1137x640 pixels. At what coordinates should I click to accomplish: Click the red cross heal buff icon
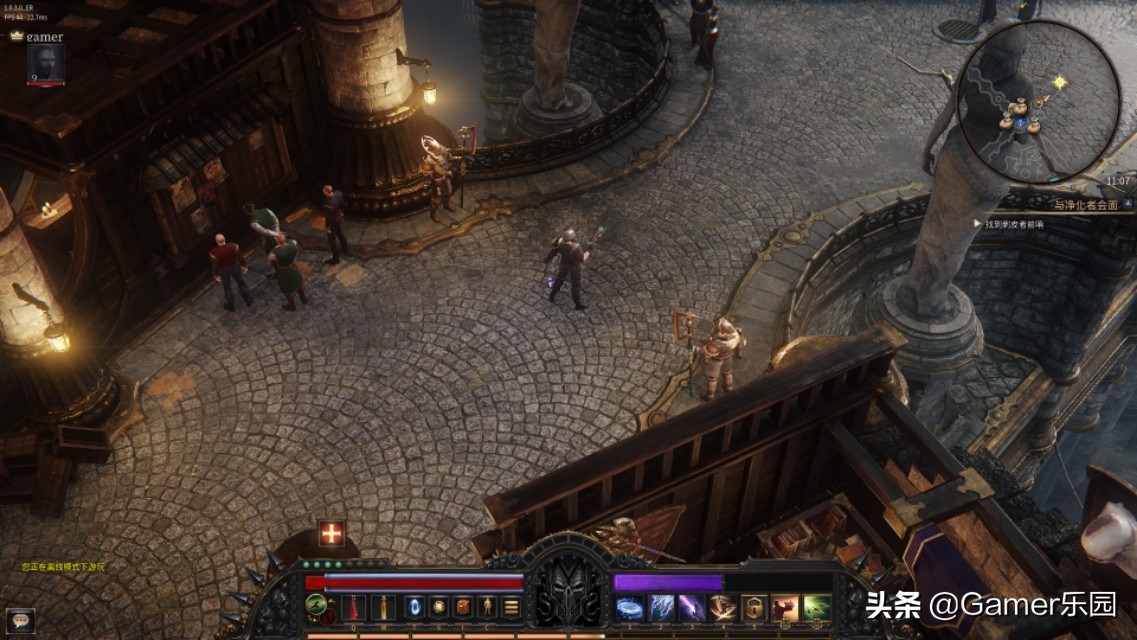pyautogui.click(x=331, y=534)
